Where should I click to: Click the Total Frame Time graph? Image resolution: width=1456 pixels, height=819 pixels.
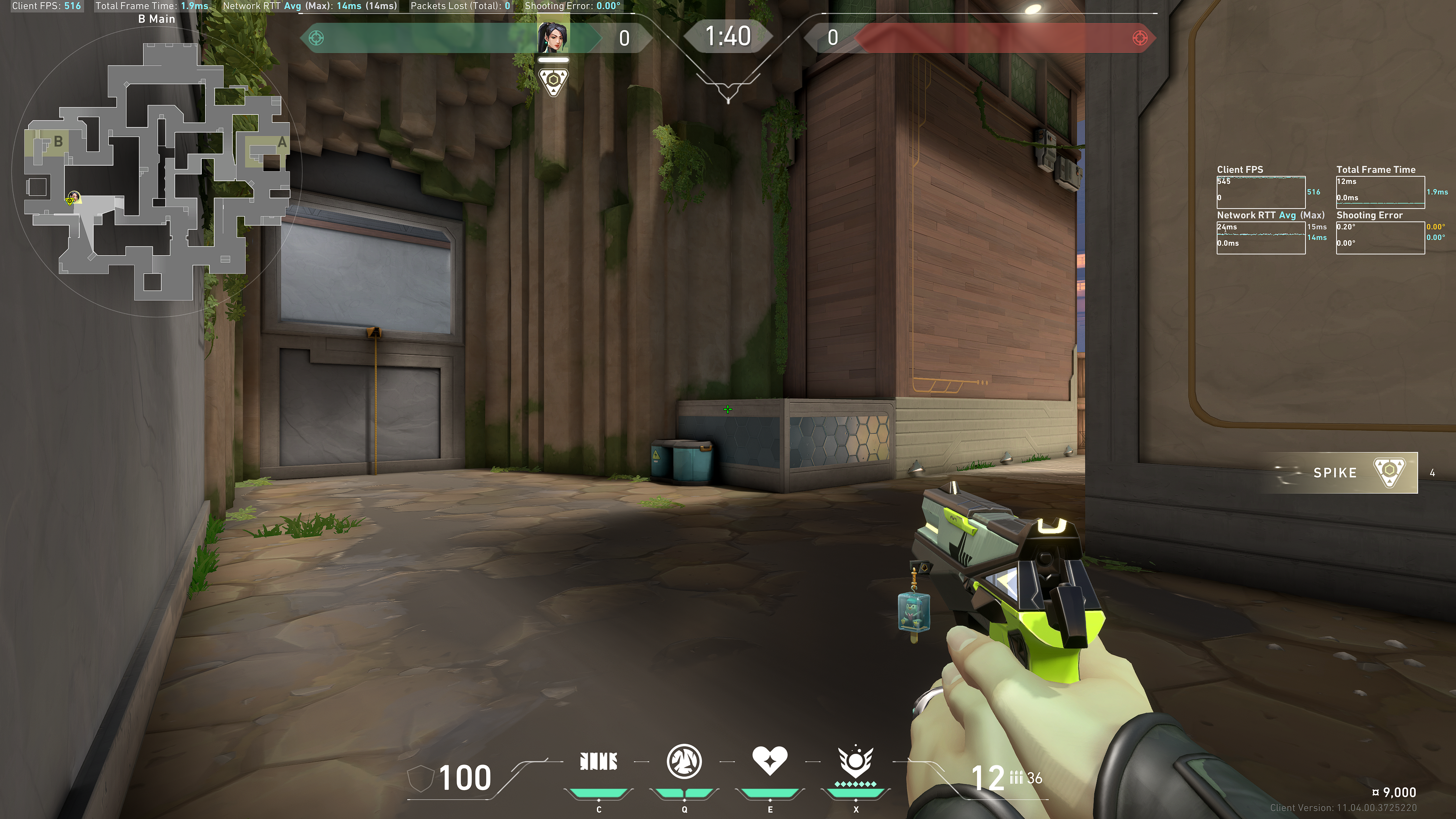pos(1380,192)
